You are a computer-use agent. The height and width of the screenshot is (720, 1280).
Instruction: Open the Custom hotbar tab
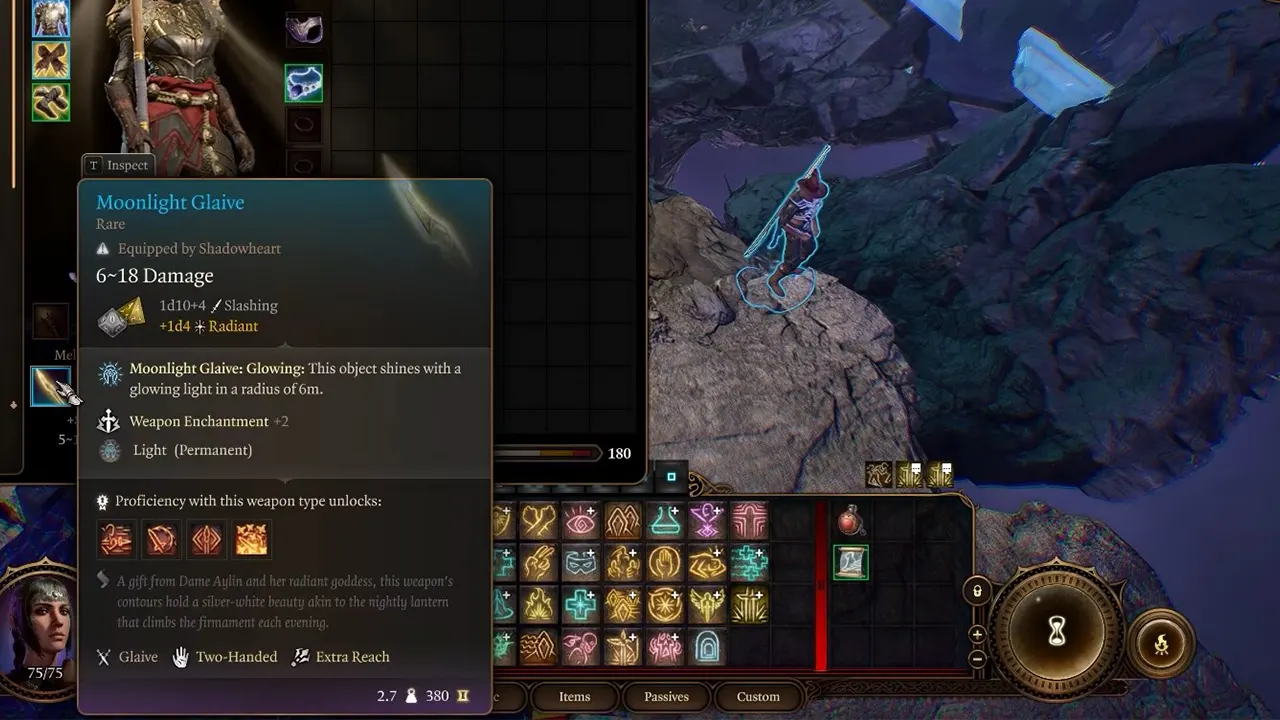[758, 696]
